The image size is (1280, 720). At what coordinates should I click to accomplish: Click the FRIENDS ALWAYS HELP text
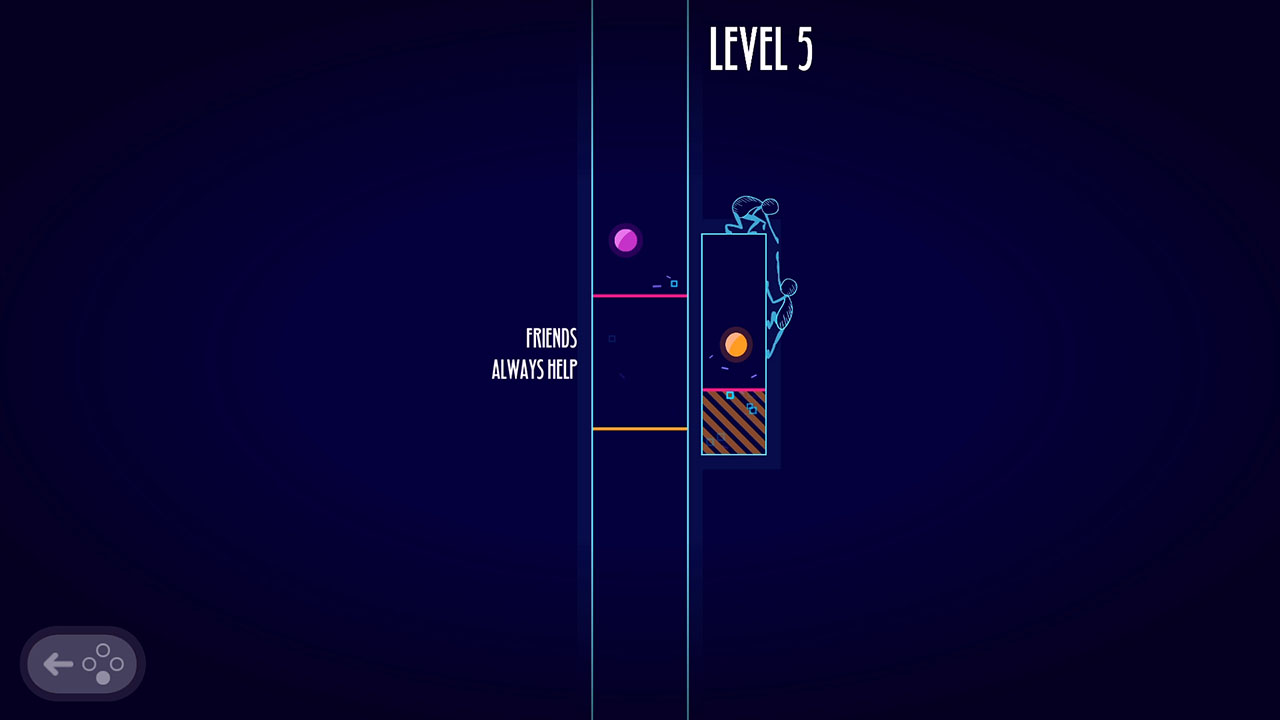click(535, 354)
